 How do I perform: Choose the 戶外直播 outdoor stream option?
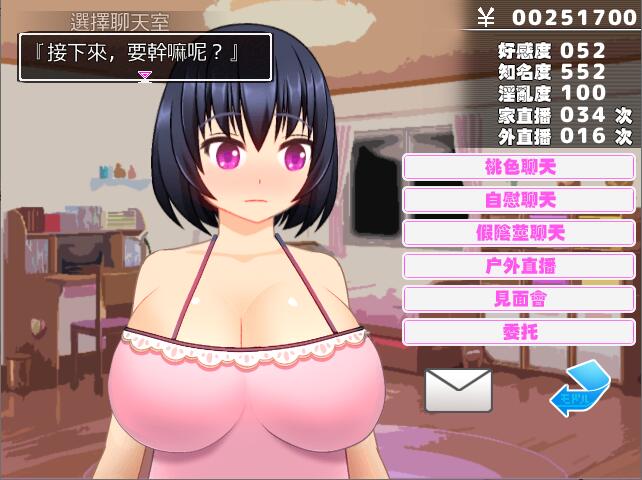(x=518, y=266)
